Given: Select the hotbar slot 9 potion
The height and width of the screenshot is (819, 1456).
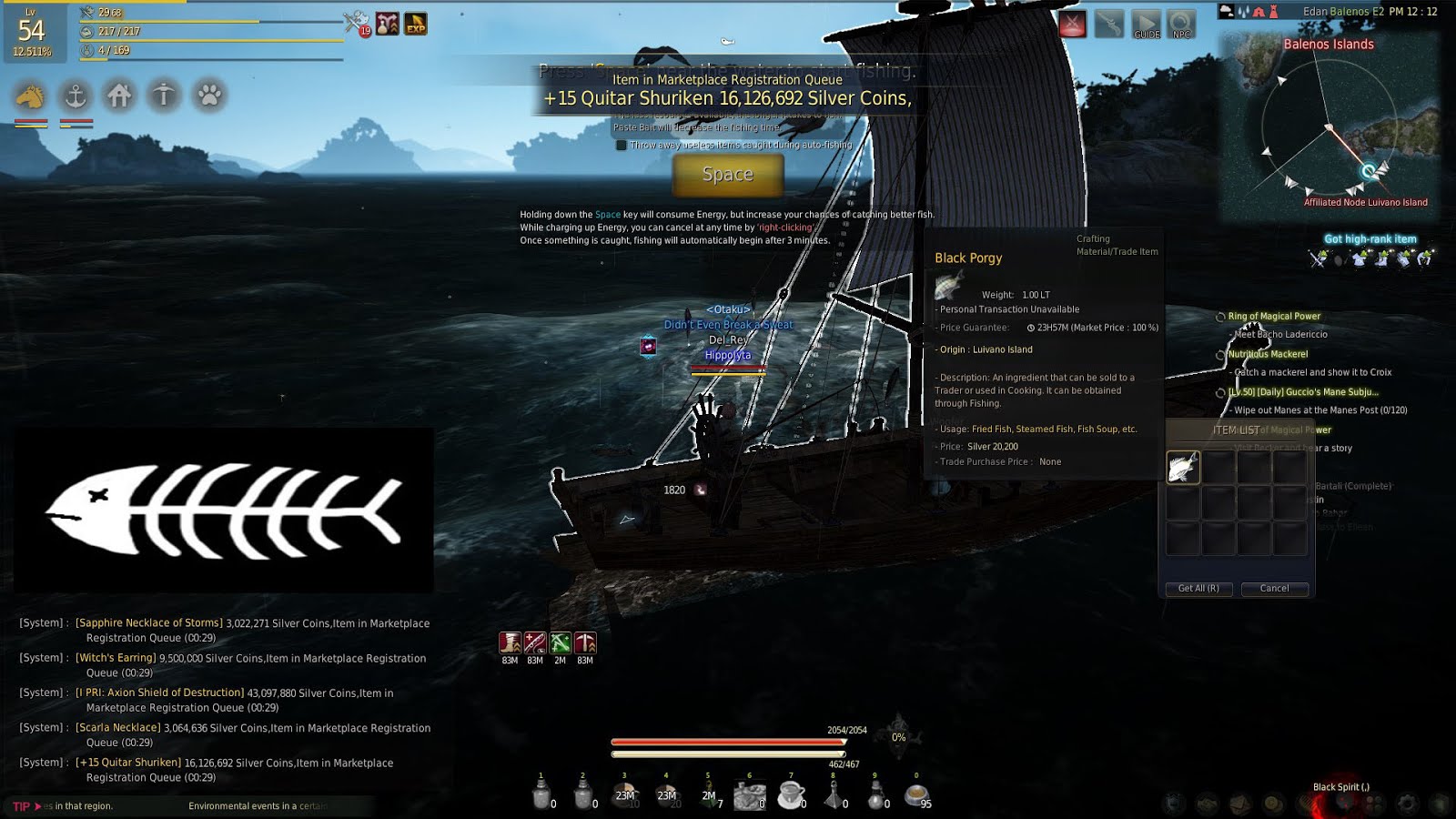Looking at the screenshot, I should click(x=877, y=794).
